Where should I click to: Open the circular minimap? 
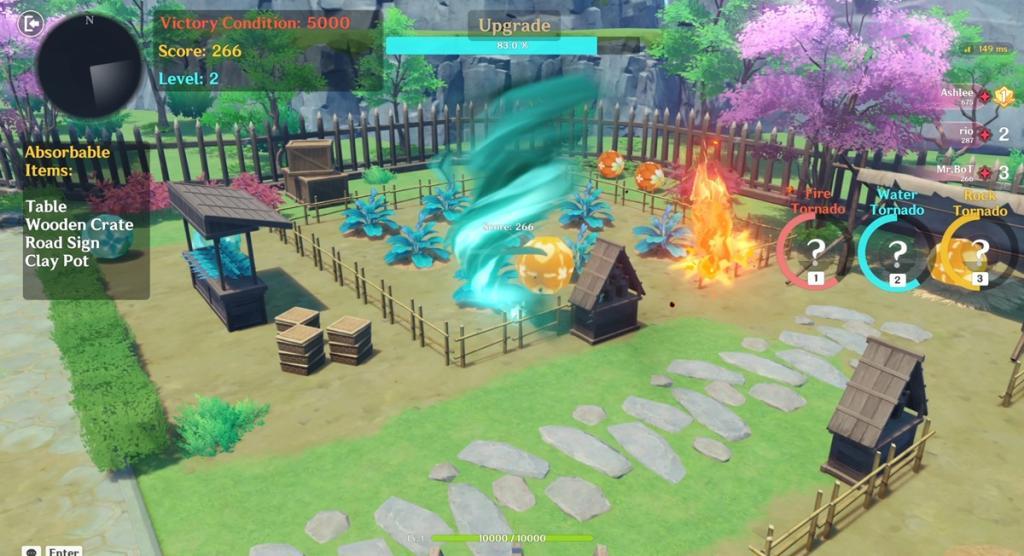[x=89, y=67]
